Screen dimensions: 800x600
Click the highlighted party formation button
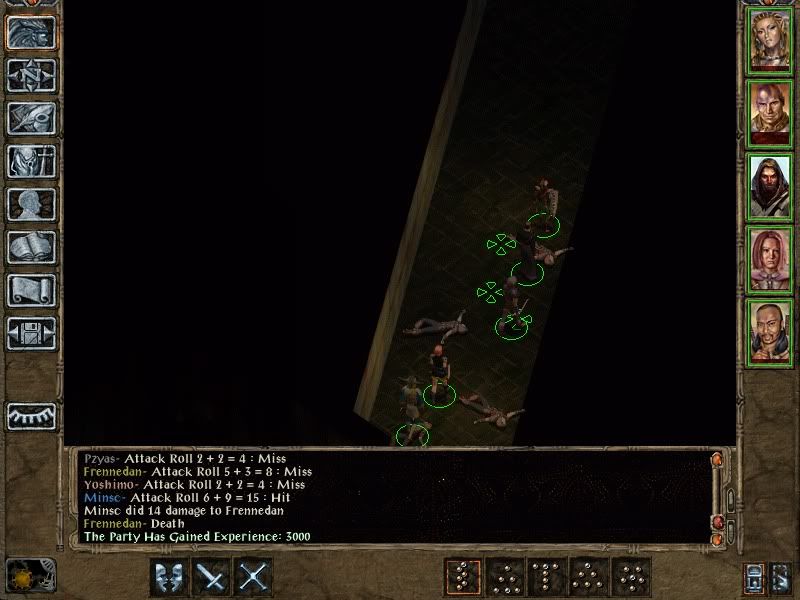pyautogui.click(x=462, y=576)
